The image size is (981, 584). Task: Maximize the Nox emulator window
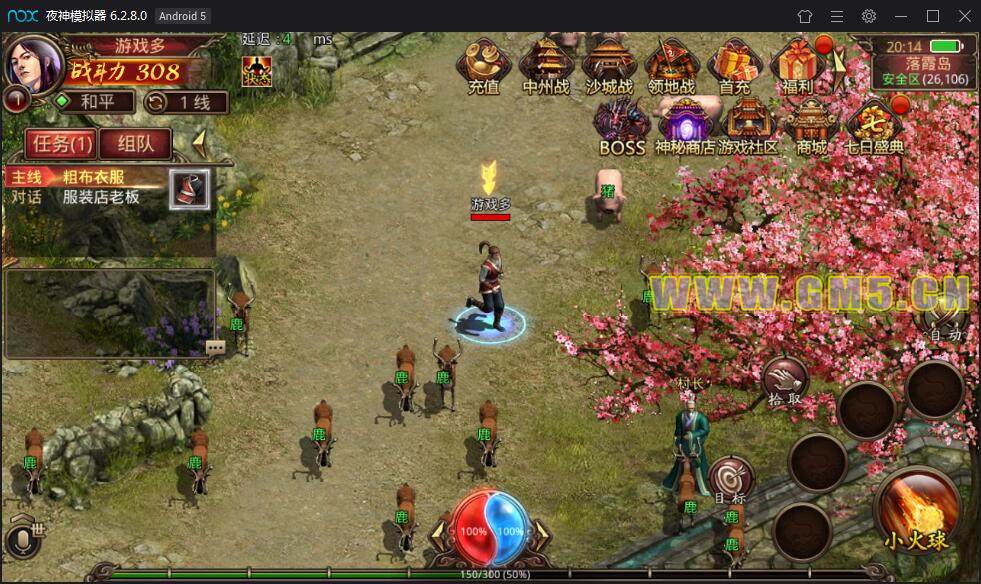pos(932,15)
